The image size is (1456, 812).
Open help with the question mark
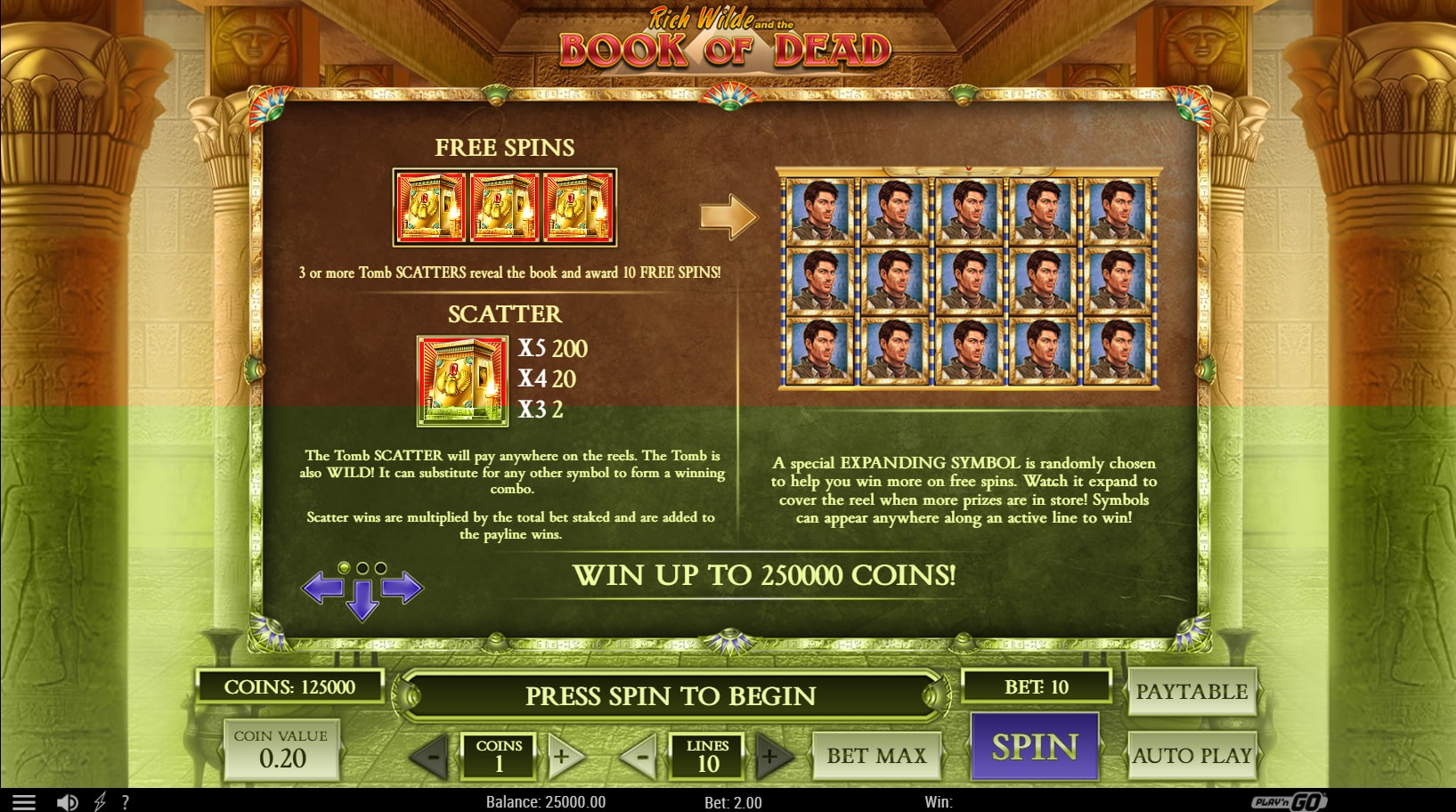click(126, 802)
